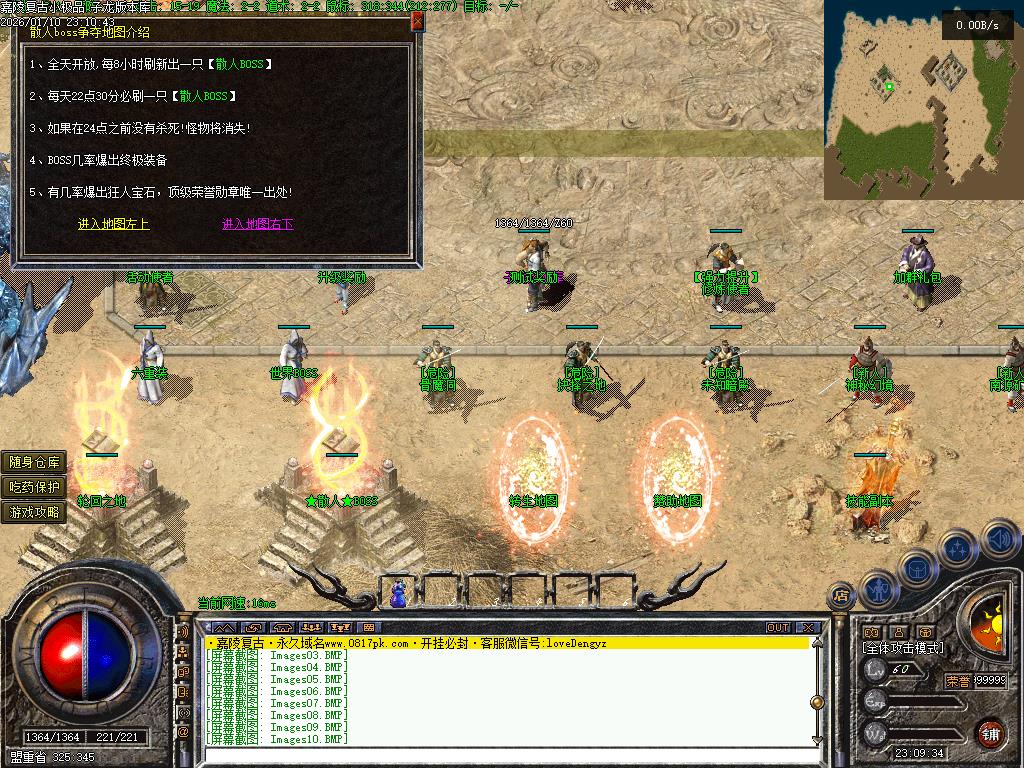Open the red 铺 stall button
1024x768 pixels.
tap(990, 732)
